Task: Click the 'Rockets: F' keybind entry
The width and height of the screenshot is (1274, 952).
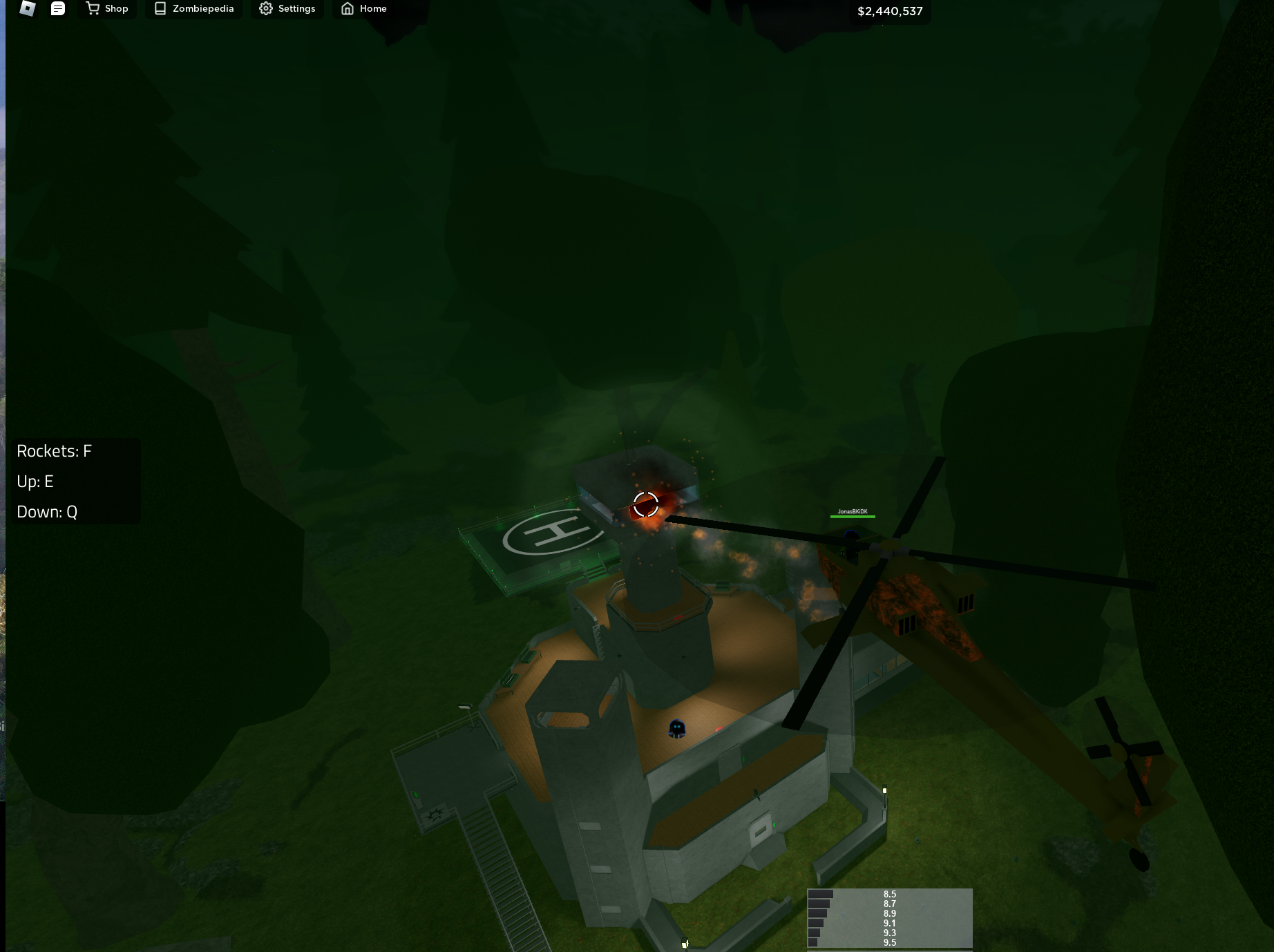Action: [53, 450]
